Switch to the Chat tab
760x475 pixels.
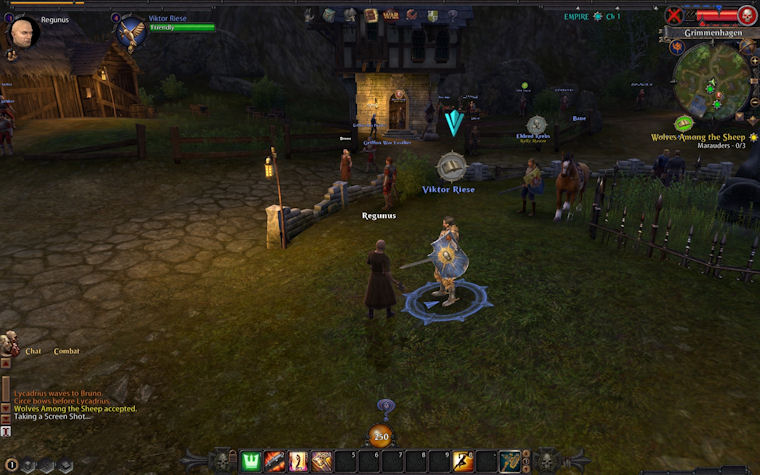tap(33, 351)
